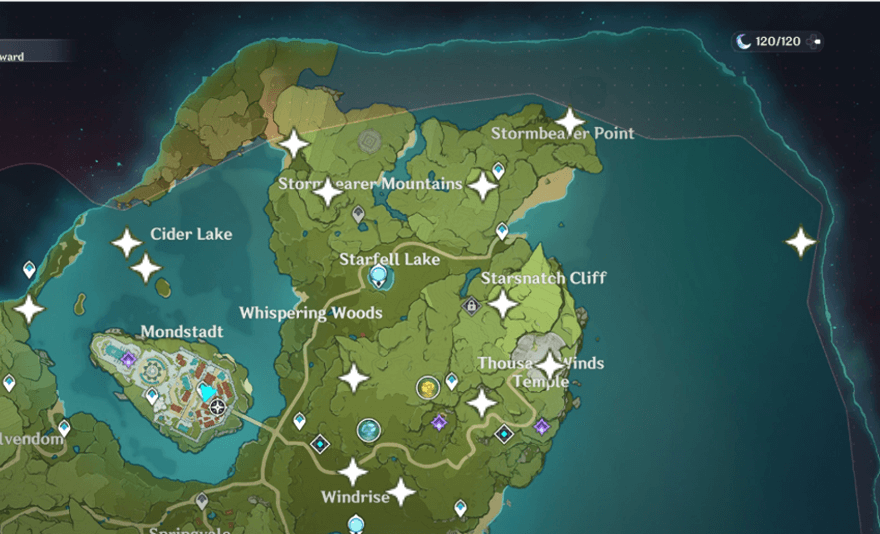880x534 pixels.
Task: Select the golden boss marker below Starsnatch Cliff
Action: [x=427, y=387]
